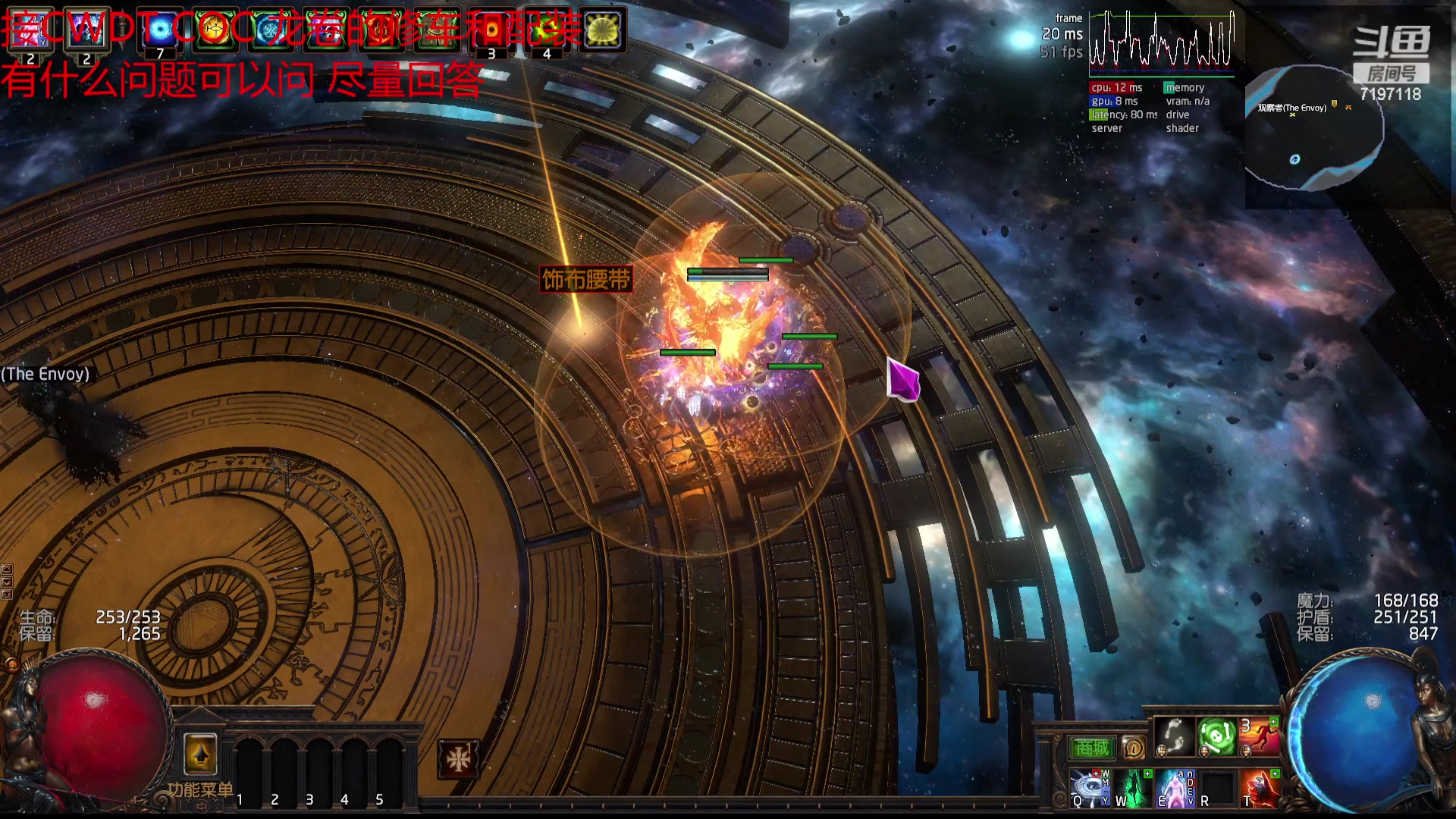Open the minimap in the corner
1456x819 pixels.
(1314, 129)
